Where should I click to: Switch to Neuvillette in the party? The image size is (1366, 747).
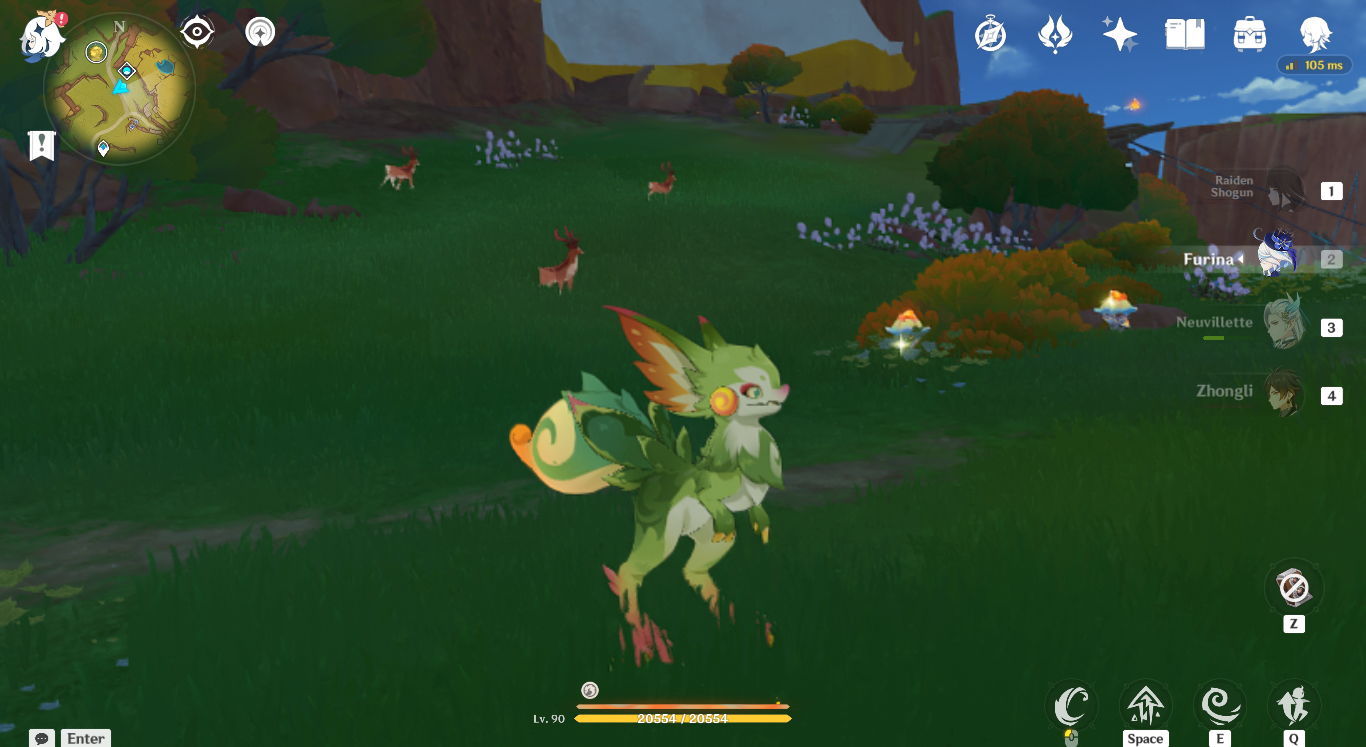pos(1283,324)
